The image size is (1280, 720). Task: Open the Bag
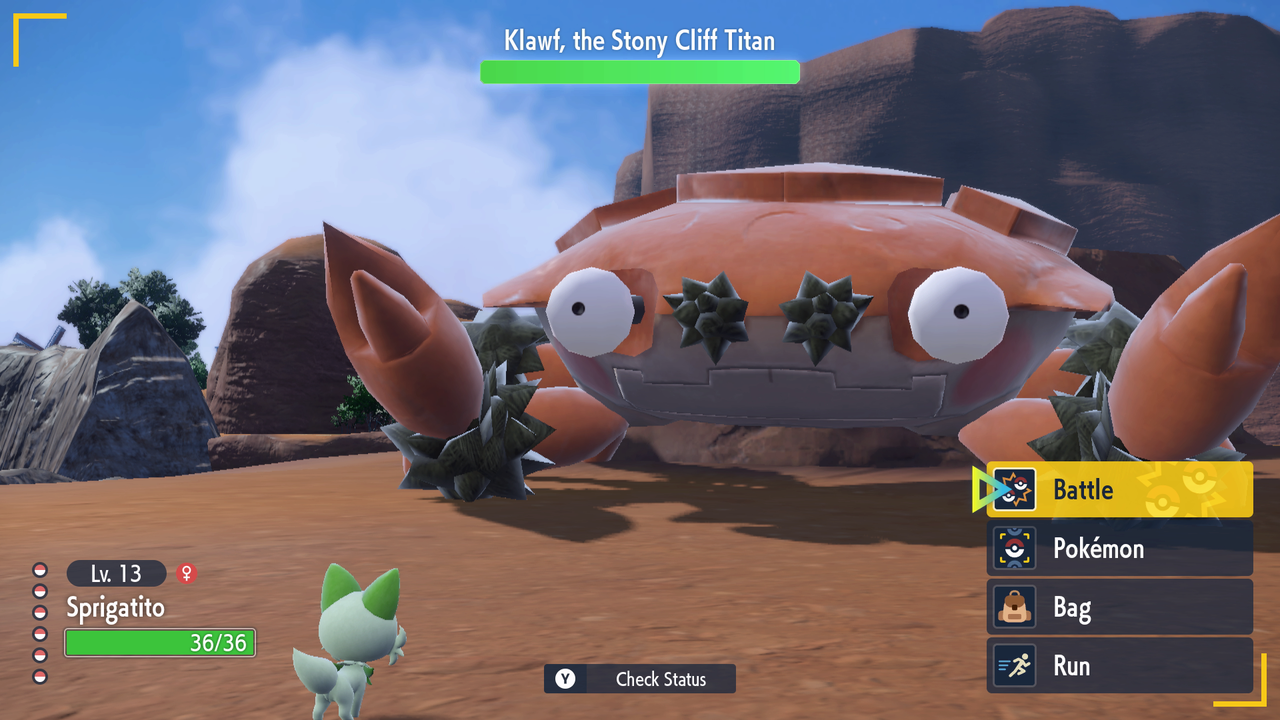point(1119,607)
